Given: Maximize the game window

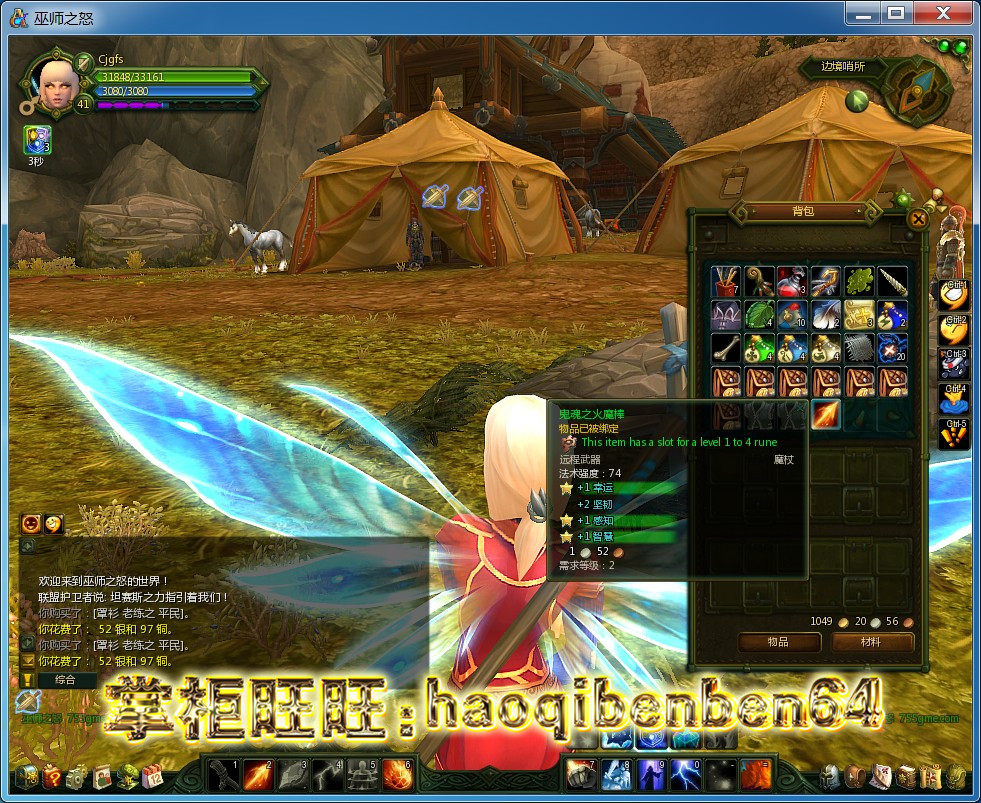Looking at the screenshot, I should [x=895, y=13].
